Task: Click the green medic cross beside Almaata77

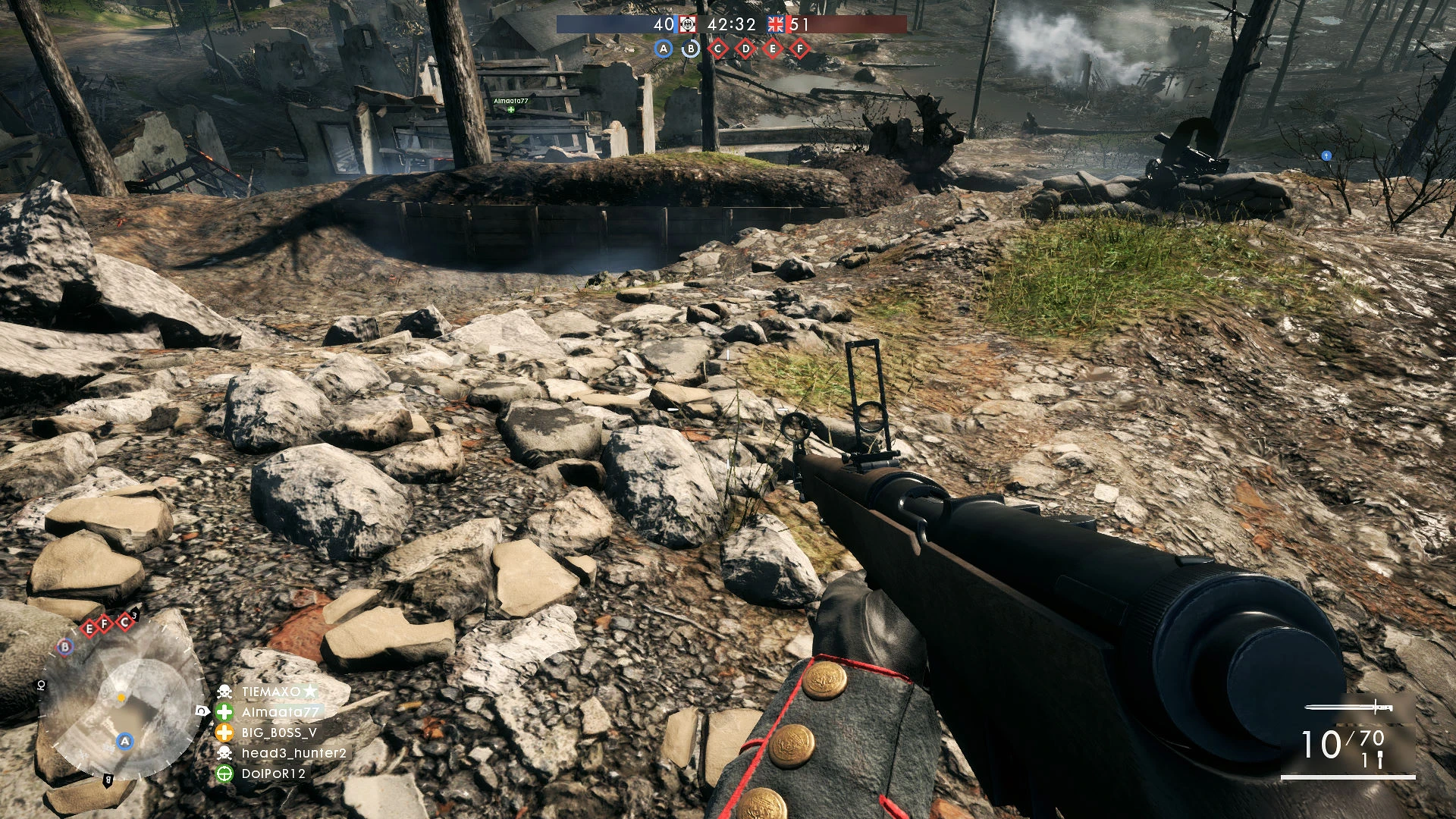Action: point(223,713)
